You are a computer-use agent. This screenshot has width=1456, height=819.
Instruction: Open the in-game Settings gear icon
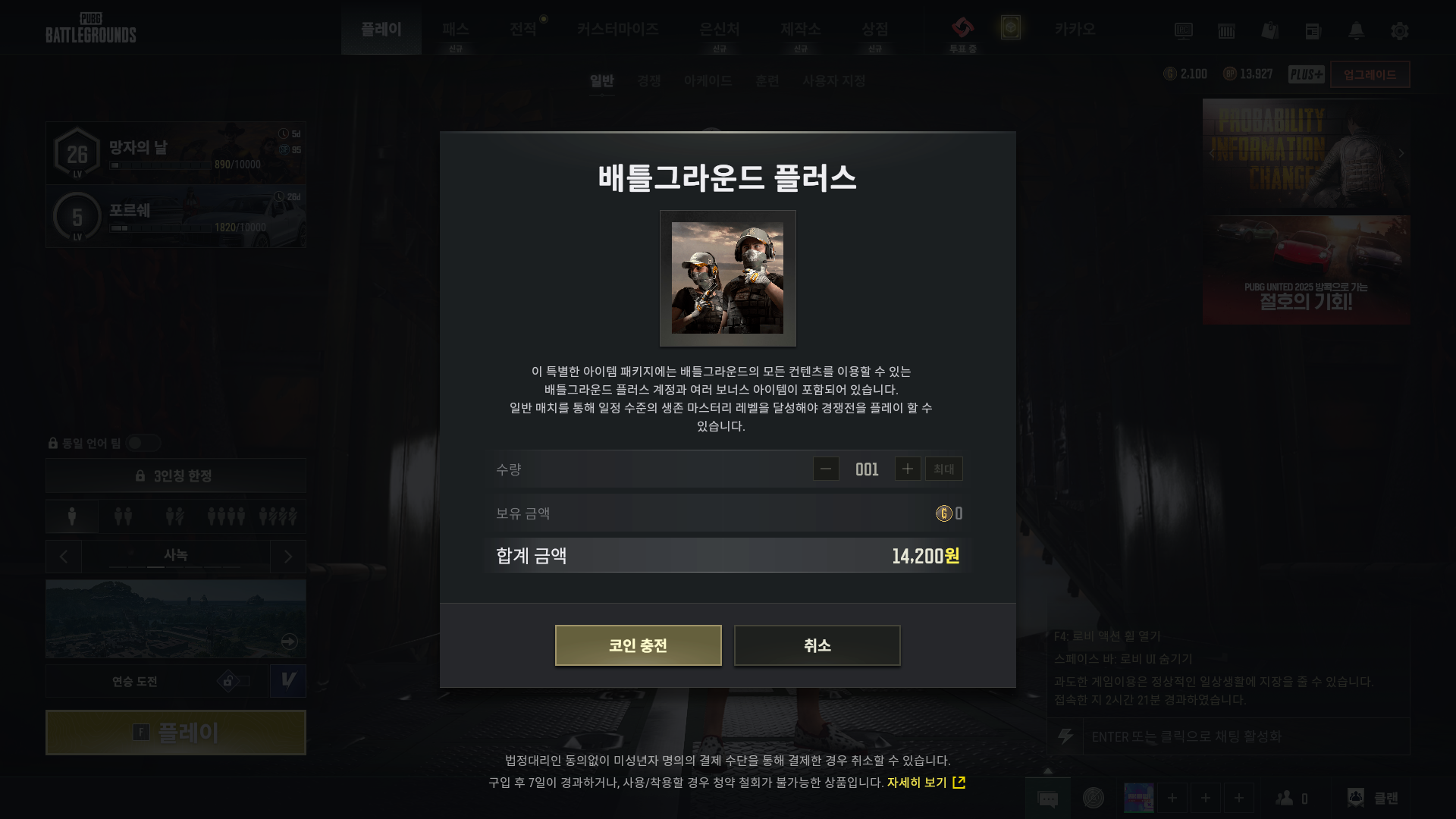pos(1399,31)
